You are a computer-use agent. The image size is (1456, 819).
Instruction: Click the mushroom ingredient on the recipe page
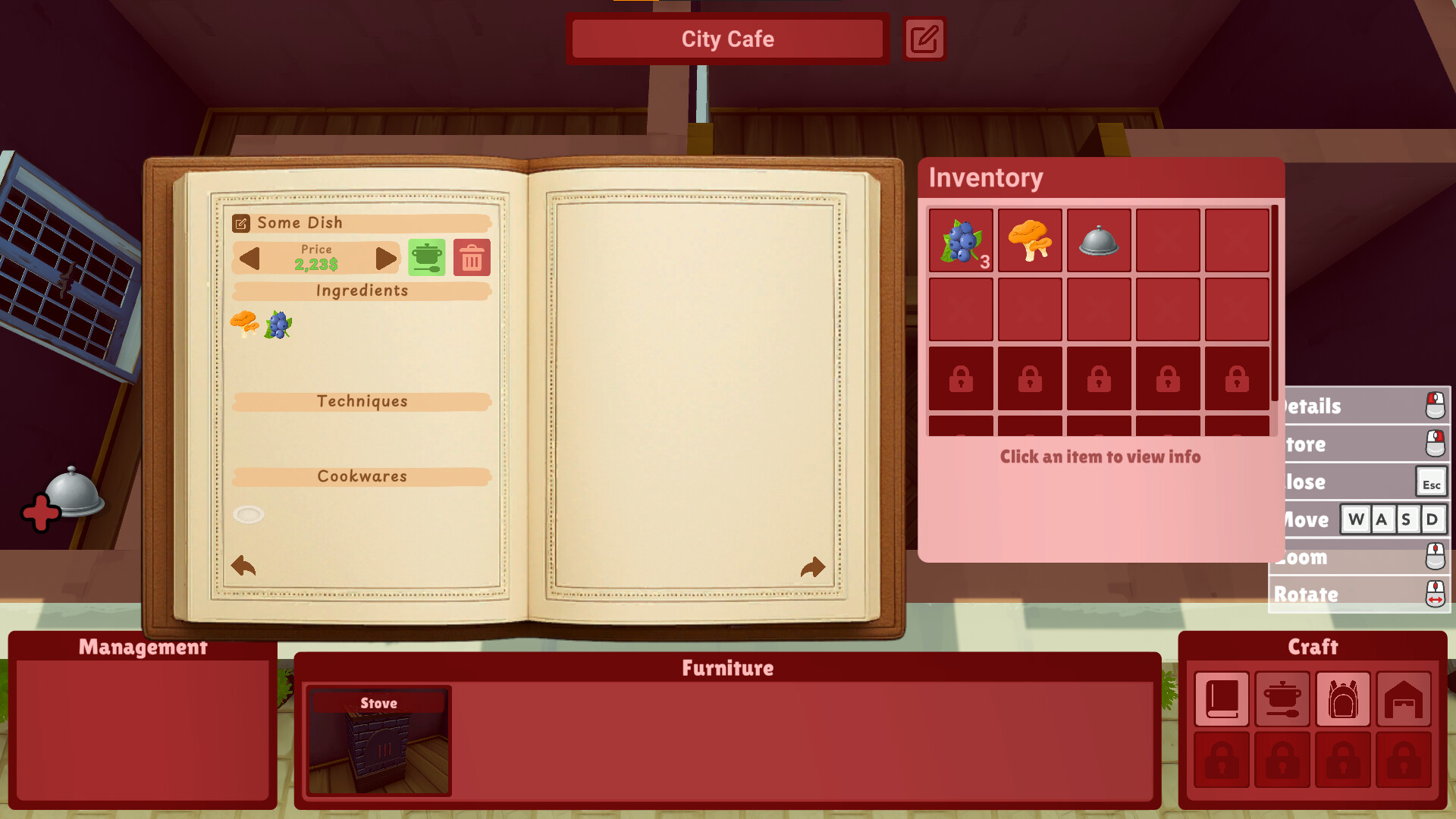244,322
